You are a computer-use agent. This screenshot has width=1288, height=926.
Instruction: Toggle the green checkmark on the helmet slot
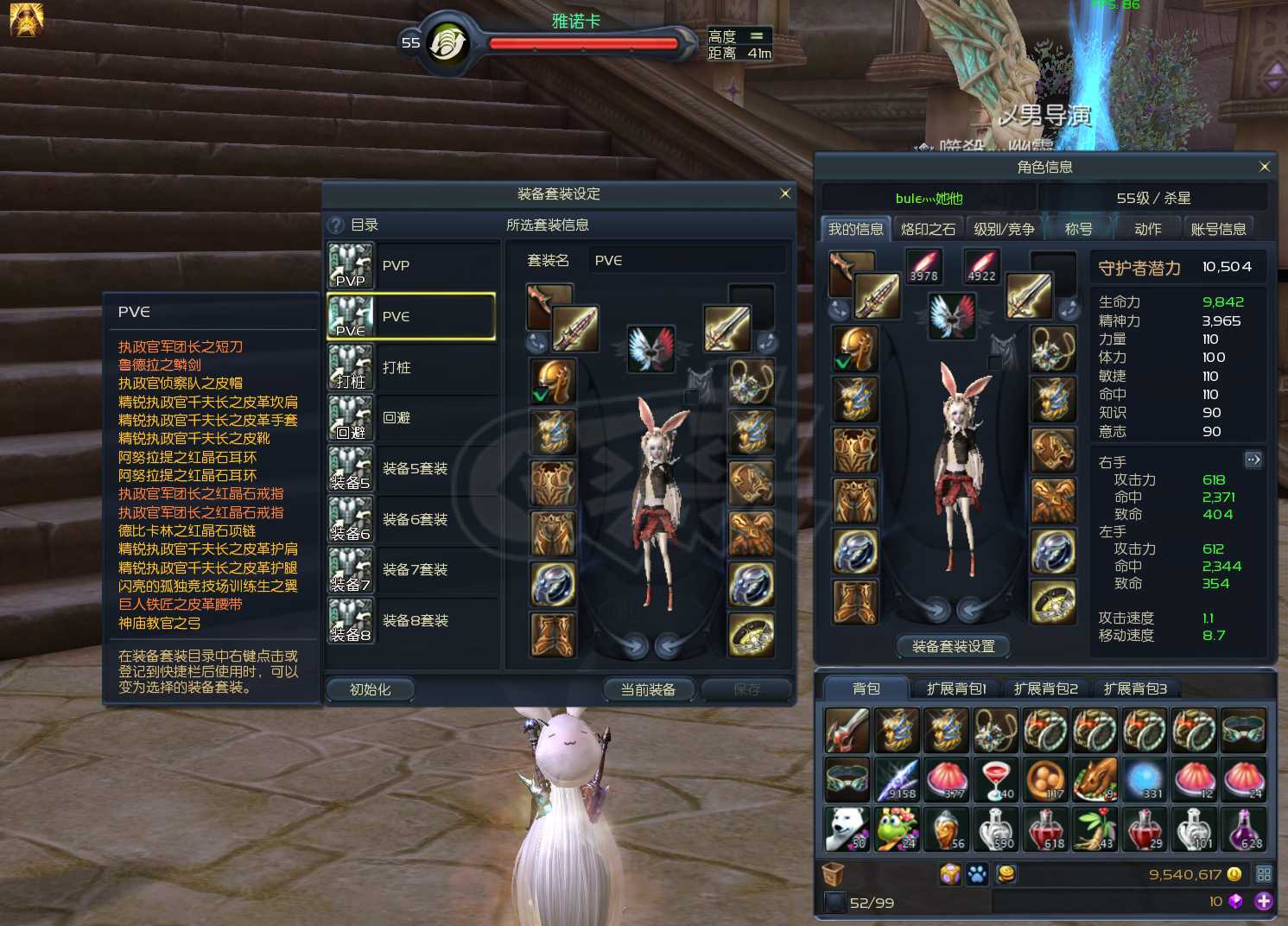(x=538, y=394)
